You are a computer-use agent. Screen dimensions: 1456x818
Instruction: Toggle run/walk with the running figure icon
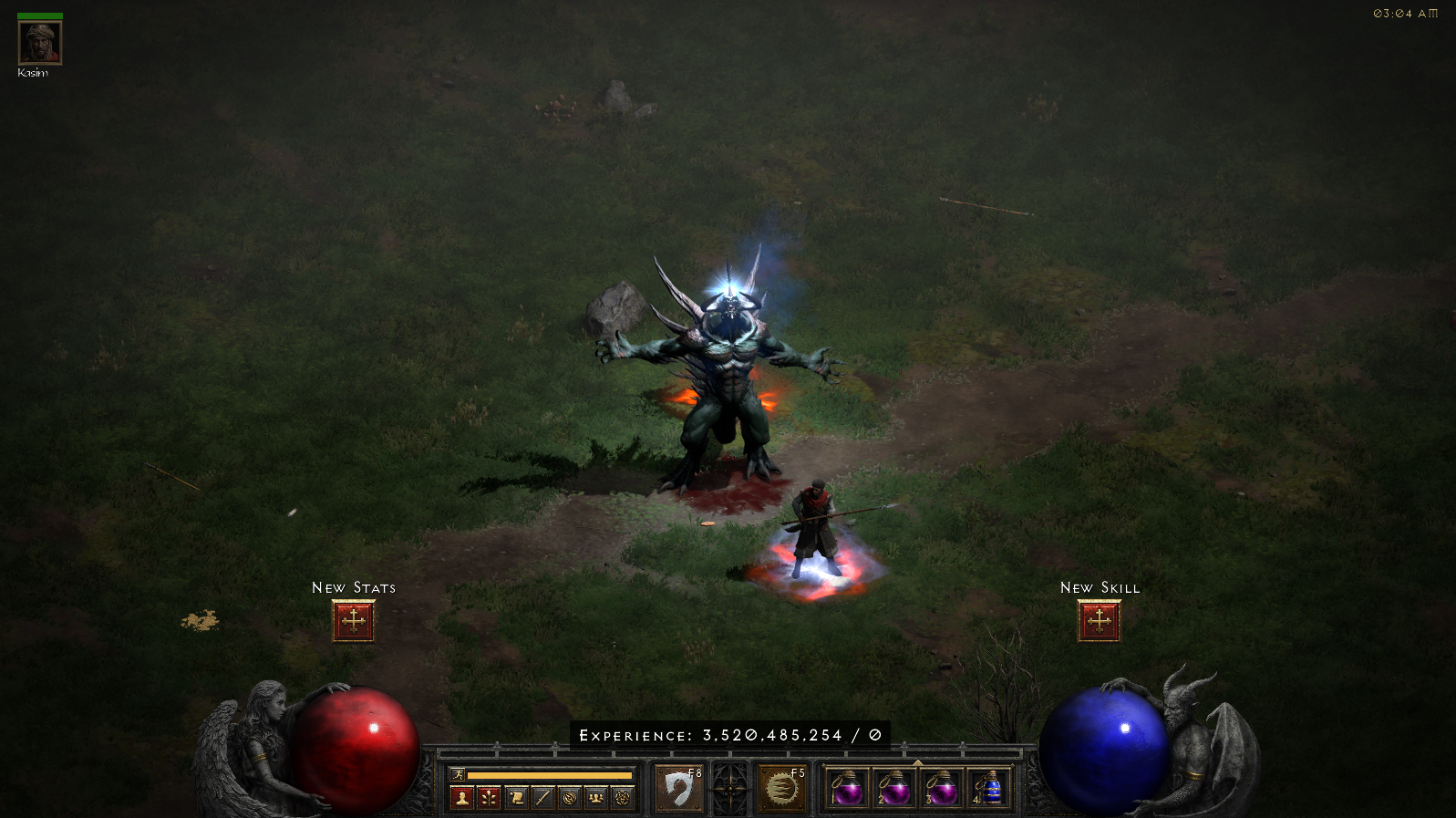[x=457, y=774]
